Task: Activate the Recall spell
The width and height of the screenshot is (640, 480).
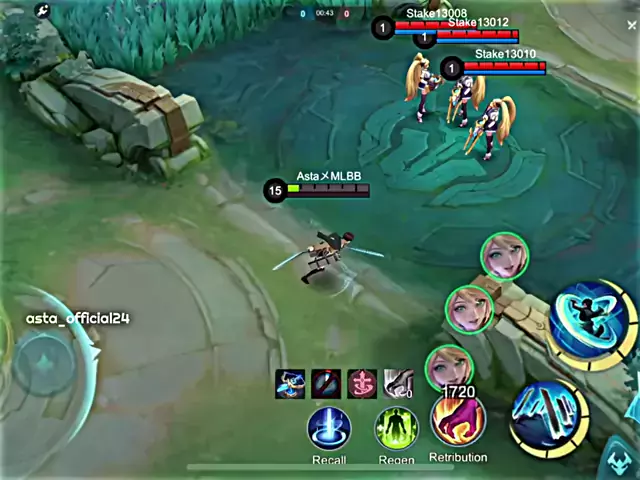Action: (x=329, y=428)
